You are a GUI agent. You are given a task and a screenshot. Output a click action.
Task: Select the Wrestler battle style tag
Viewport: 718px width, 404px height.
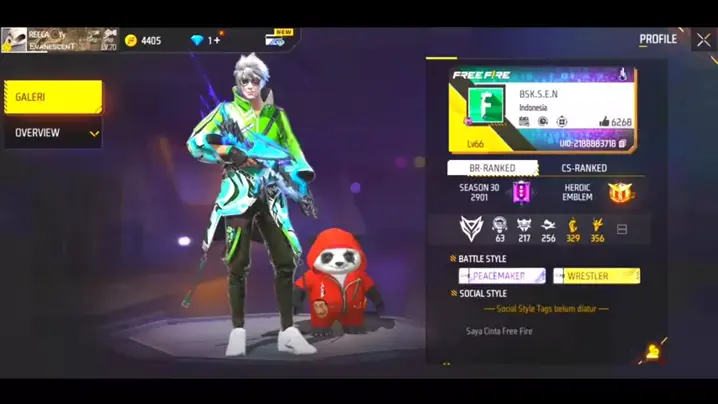click(597, 275)
